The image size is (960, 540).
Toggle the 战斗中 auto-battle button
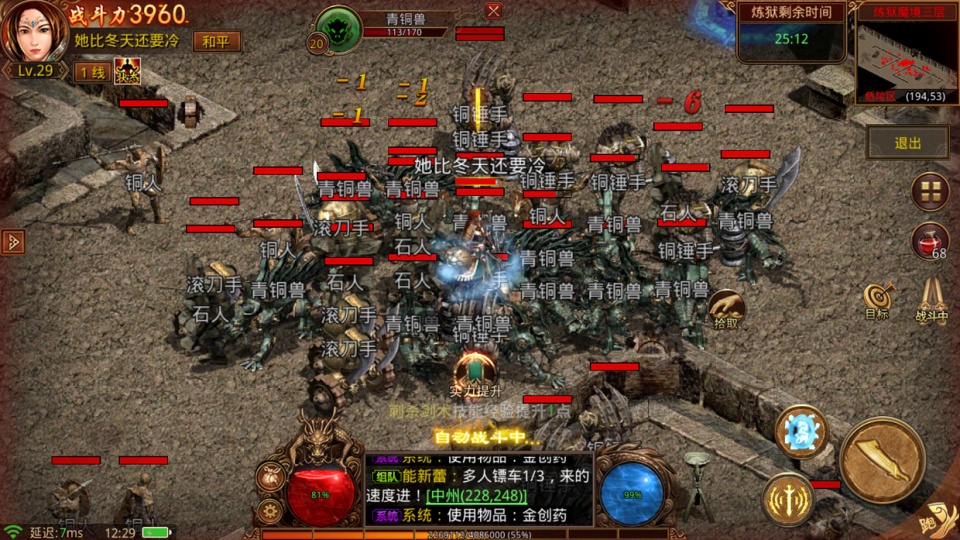(932, 299)
